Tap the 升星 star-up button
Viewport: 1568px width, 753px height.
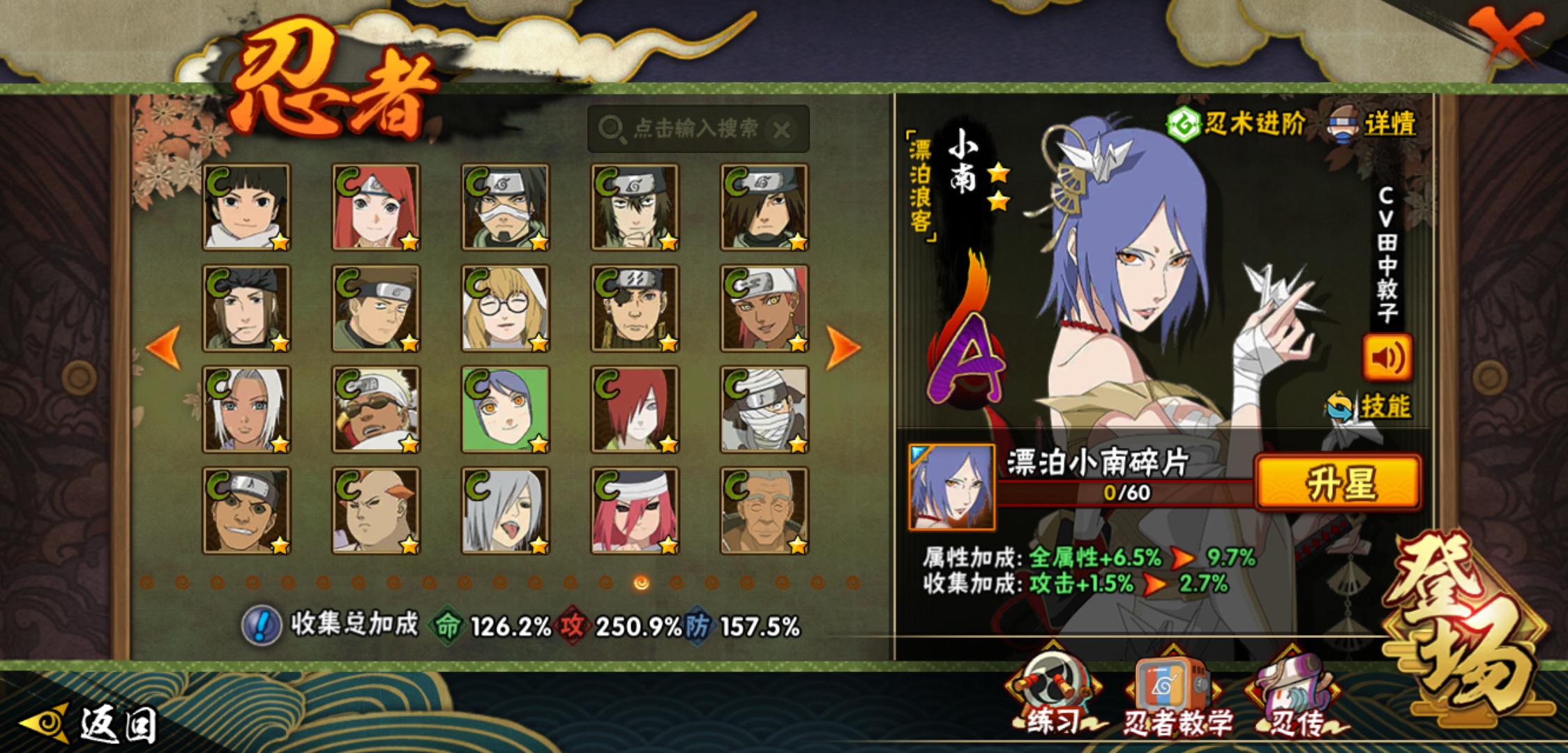1338,482
